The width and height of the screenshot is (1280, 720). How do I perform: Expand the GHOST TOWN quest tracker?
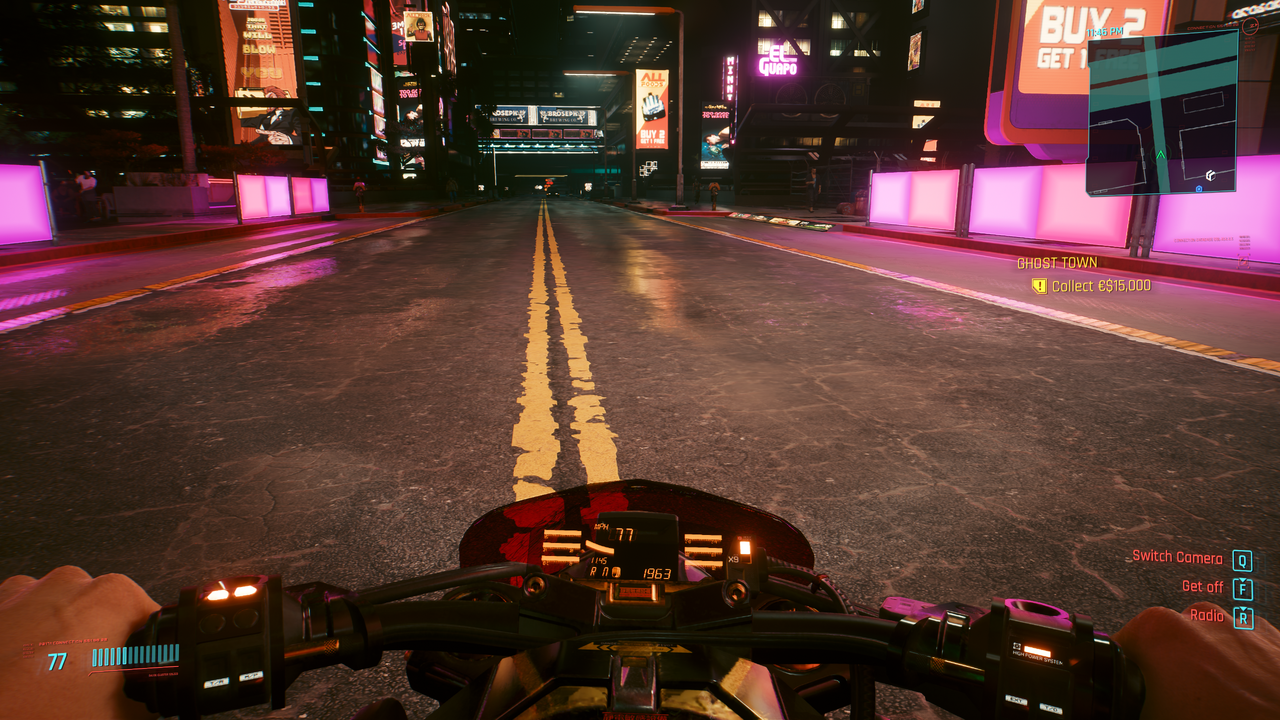point(1059,264)
